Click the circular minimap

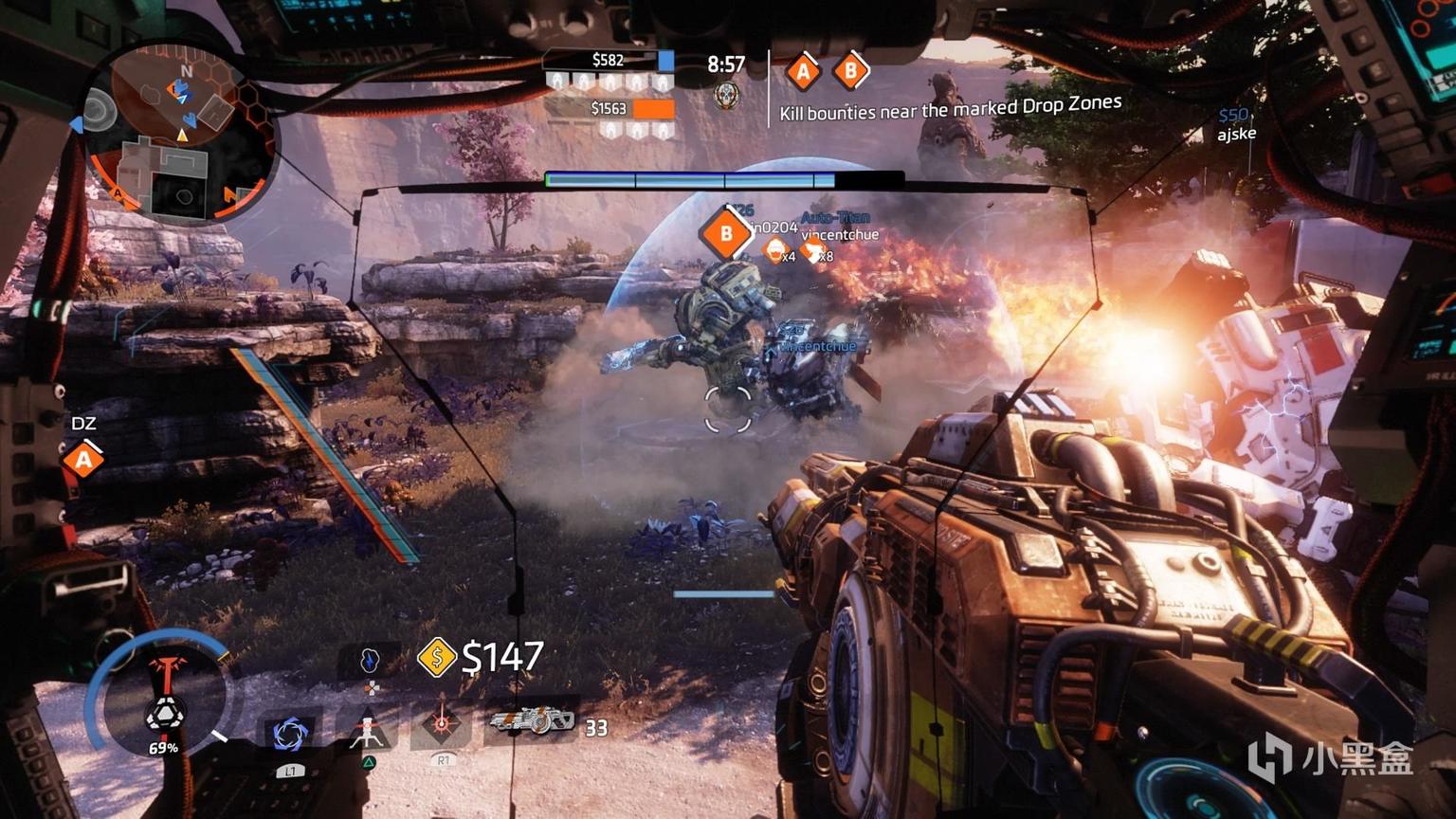[x=180, y=132]
